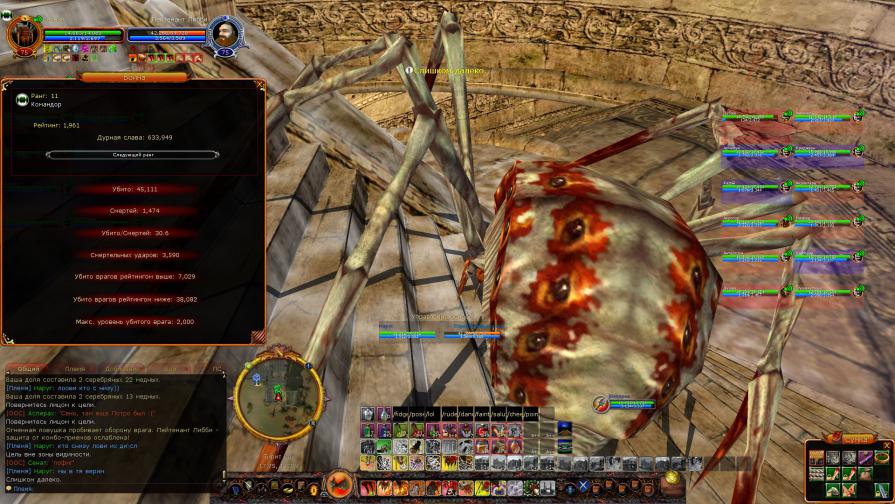Screen dimensions: 895x504
Task: Click the 'Следующий ранг' button
Action: coord(132,155)
